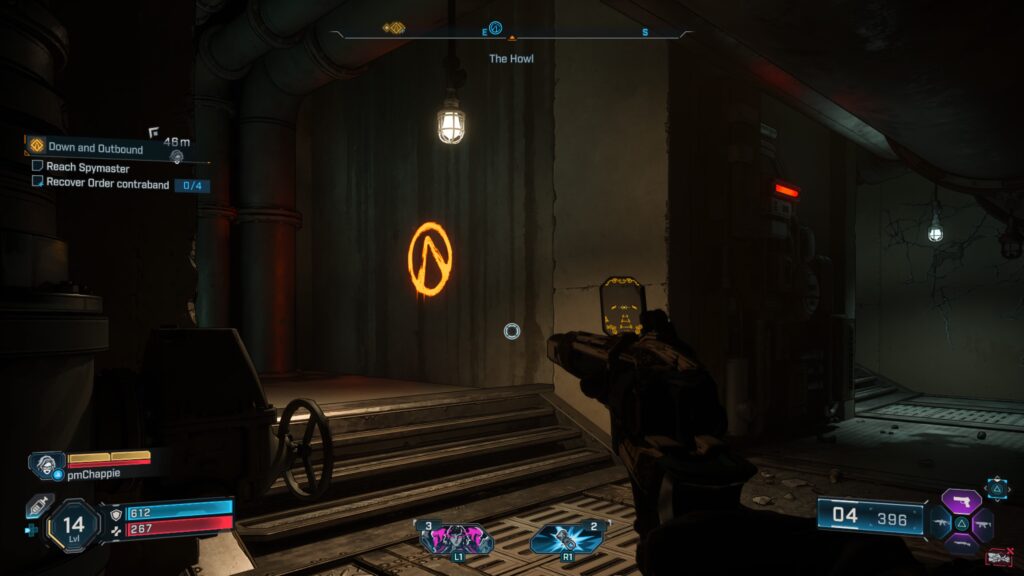The width and height of the screenshot is (1024, 576).
Task: Select the Recover Order contraband objective
Action: coord(103,182)
